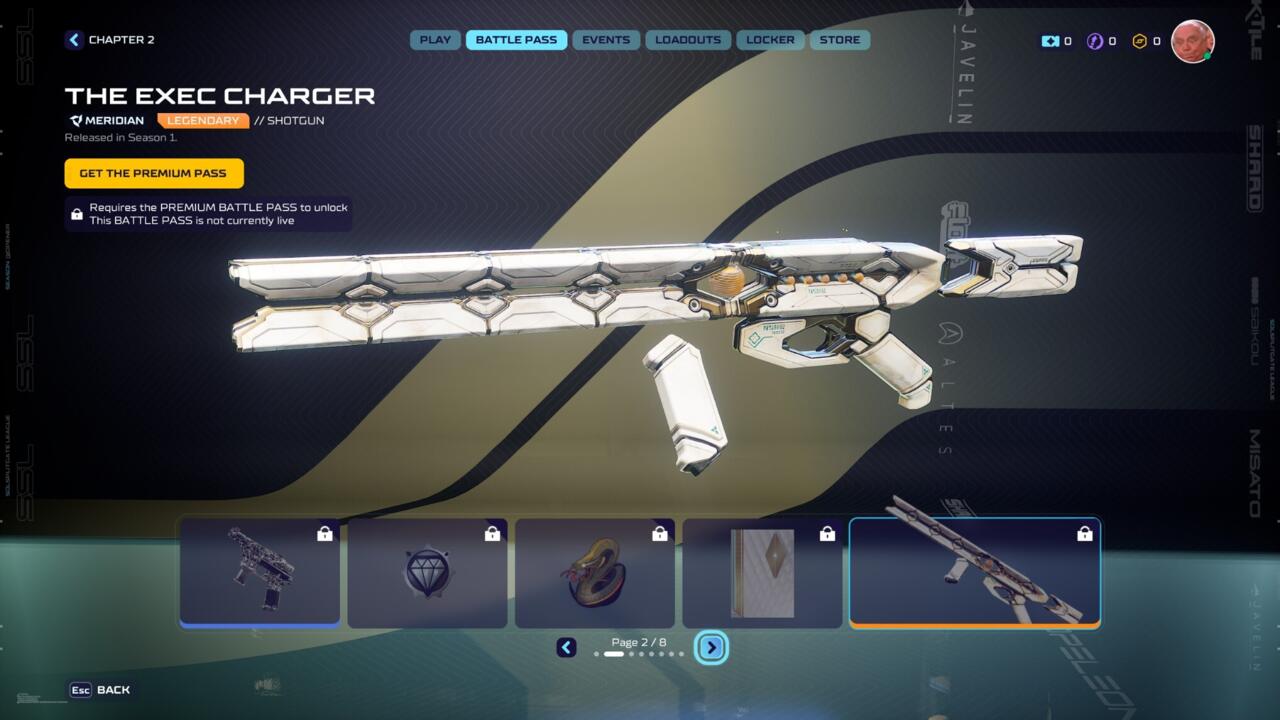1280x720 pixels.
Task: Go to the previous battle pass page
Action: (566, 648)
